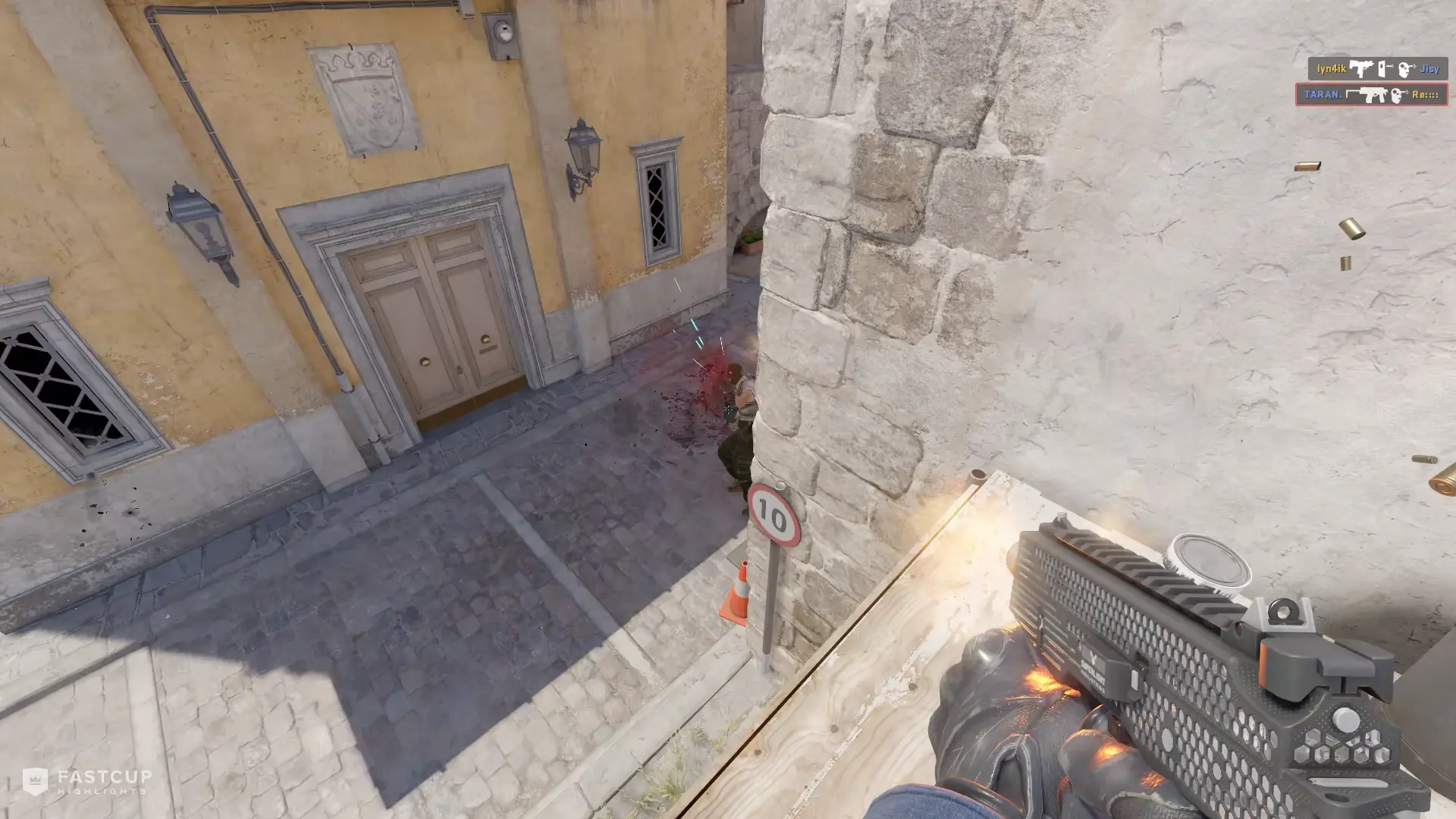The image size is (1456, 819).
Task: Click the player name 'lyn4ik' in the kill feed
Action: click(x=1332, y=67)
